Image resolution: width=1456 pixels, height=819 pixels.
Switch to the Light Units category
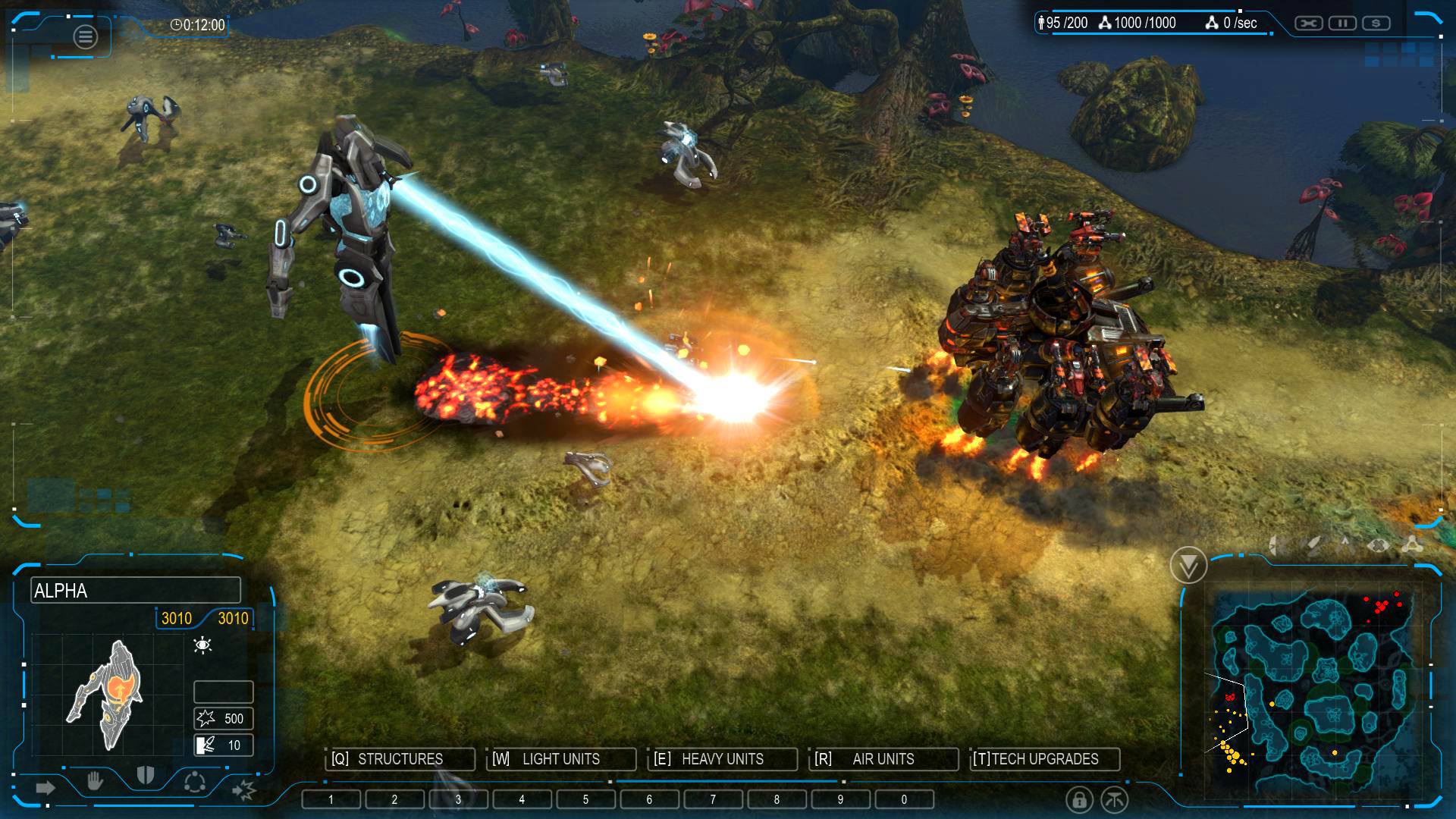[560, 759]
